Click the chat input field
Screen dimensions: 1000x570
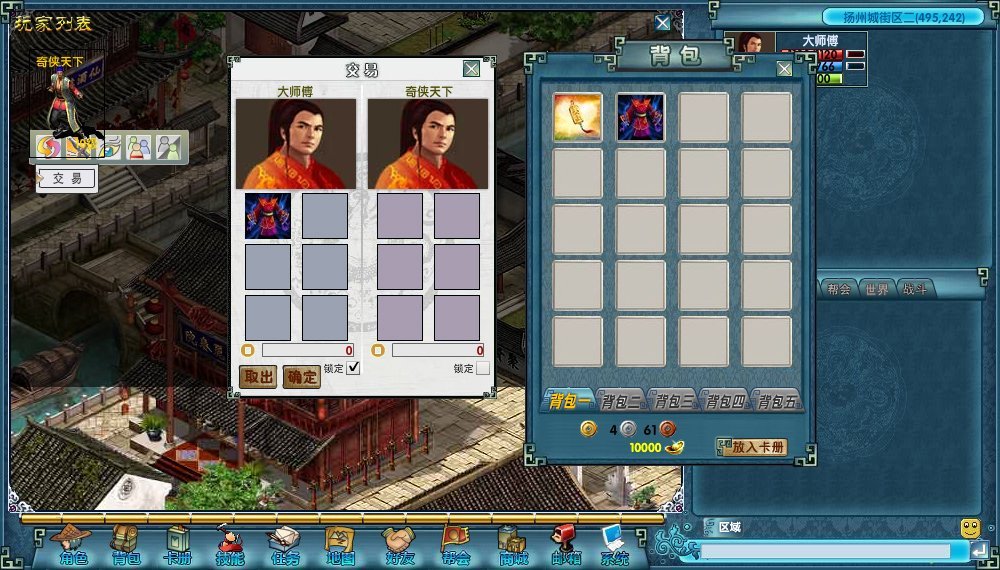tap(825, 551)
